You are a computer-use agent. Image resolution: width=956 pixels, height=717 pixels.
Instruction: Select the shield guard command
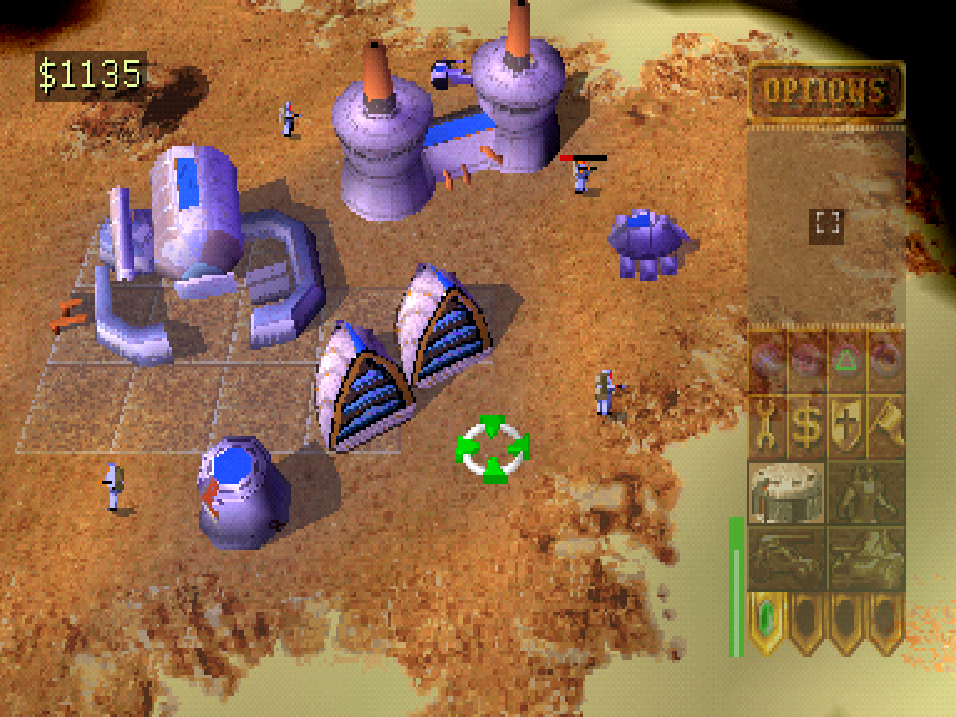[846, 426]
